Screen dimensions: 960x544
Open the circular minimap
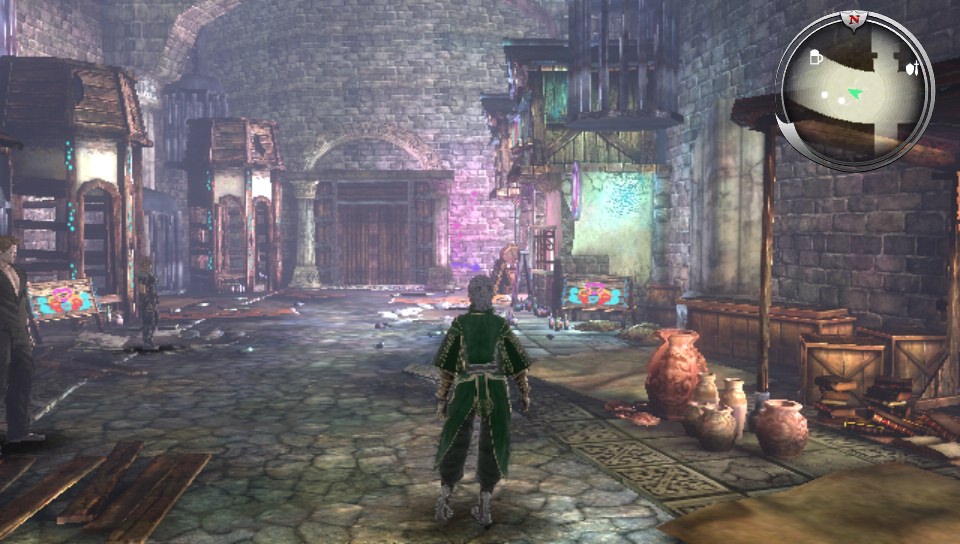pos(855,92)
